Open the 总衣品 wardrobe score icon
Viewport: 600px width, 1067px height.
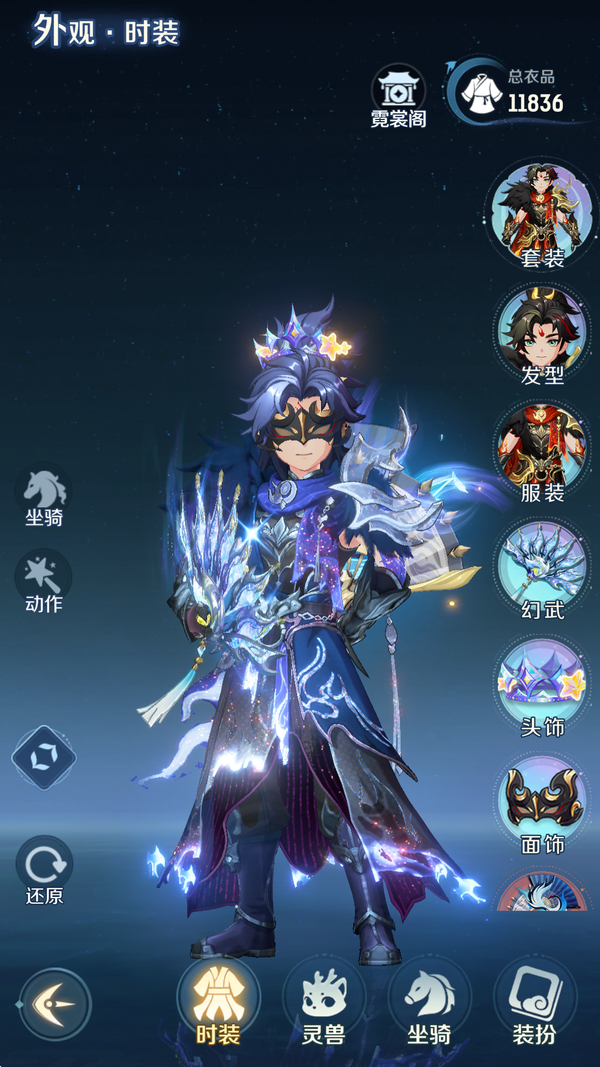[x=482, y=91]
